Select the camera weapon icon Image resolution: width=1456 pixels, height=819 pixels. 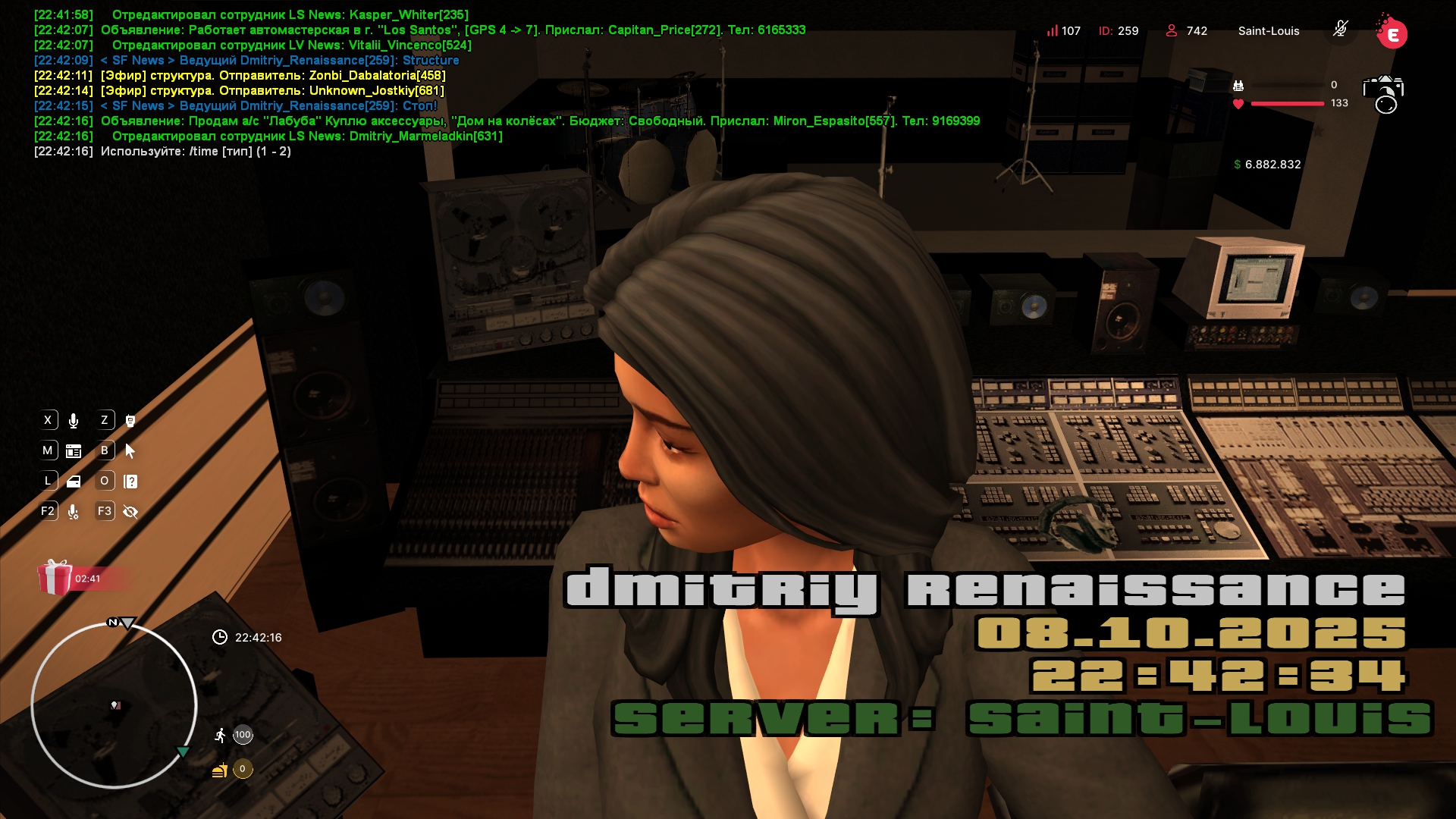pyautogui.click(x=1383, y=94)
